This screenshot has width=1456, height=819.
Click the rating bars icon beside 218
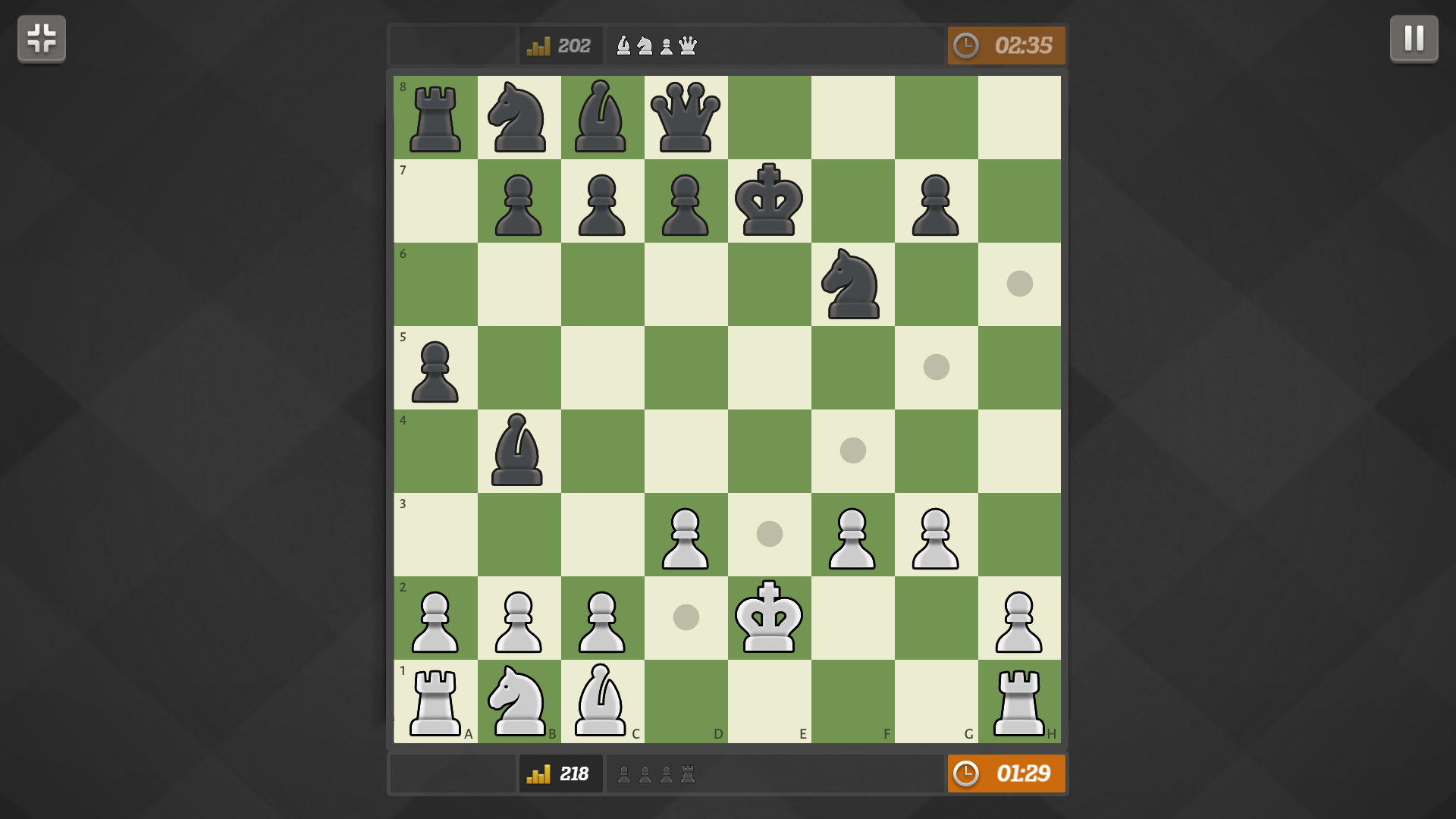[x=538, y=774]
